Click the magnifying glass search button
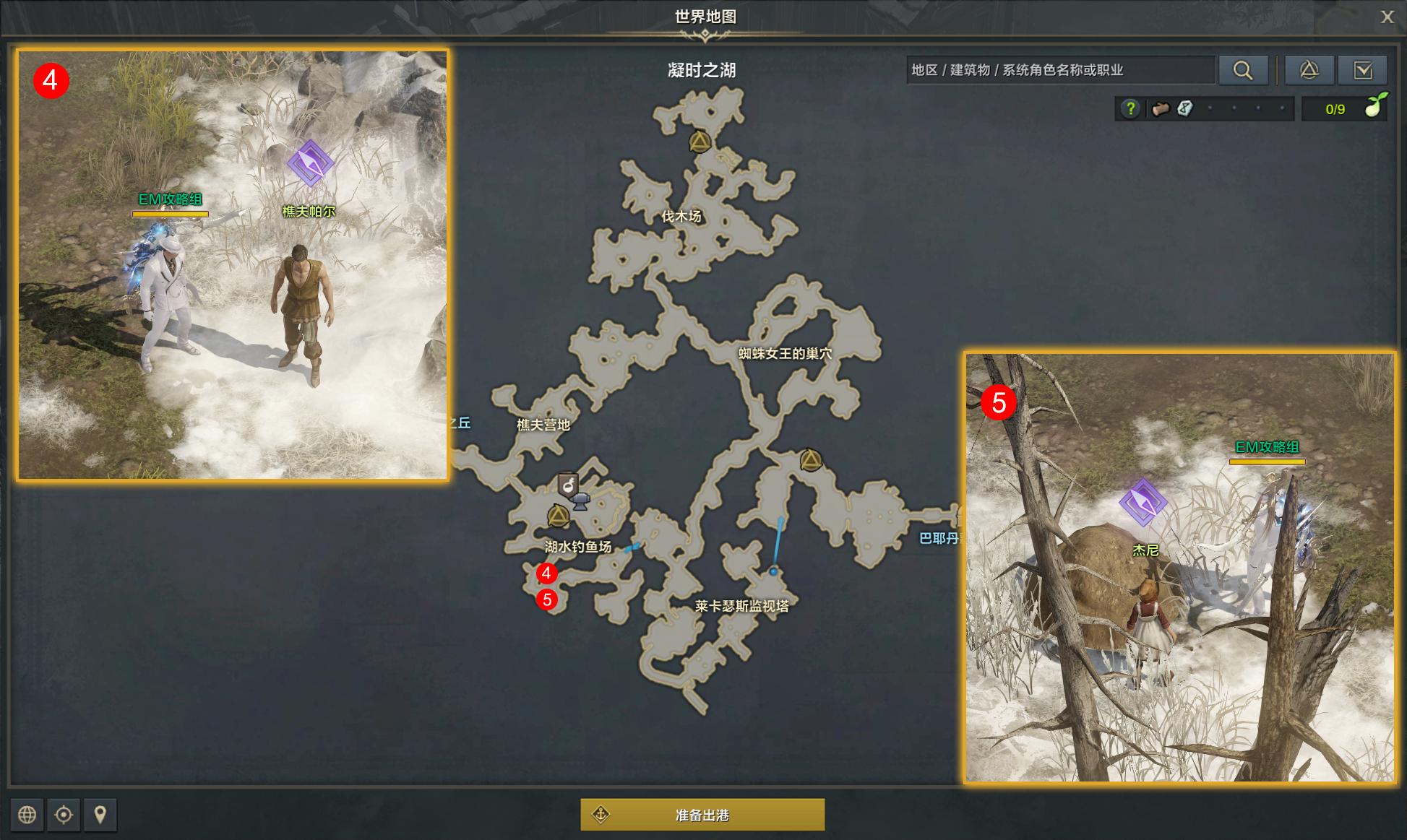Image resolution: width=1407 pixels, height=840 pixels. coord(1243,70)
